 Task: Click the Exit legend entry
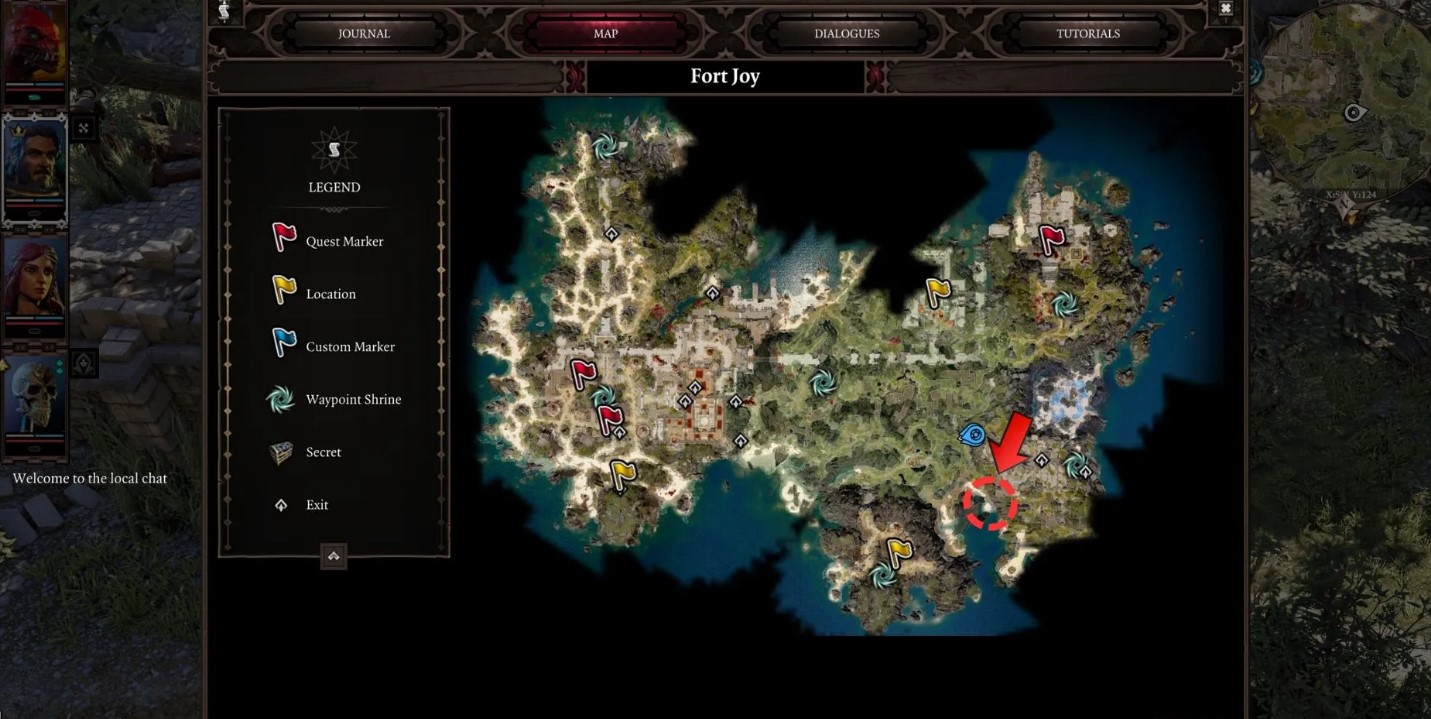(317, 505)
